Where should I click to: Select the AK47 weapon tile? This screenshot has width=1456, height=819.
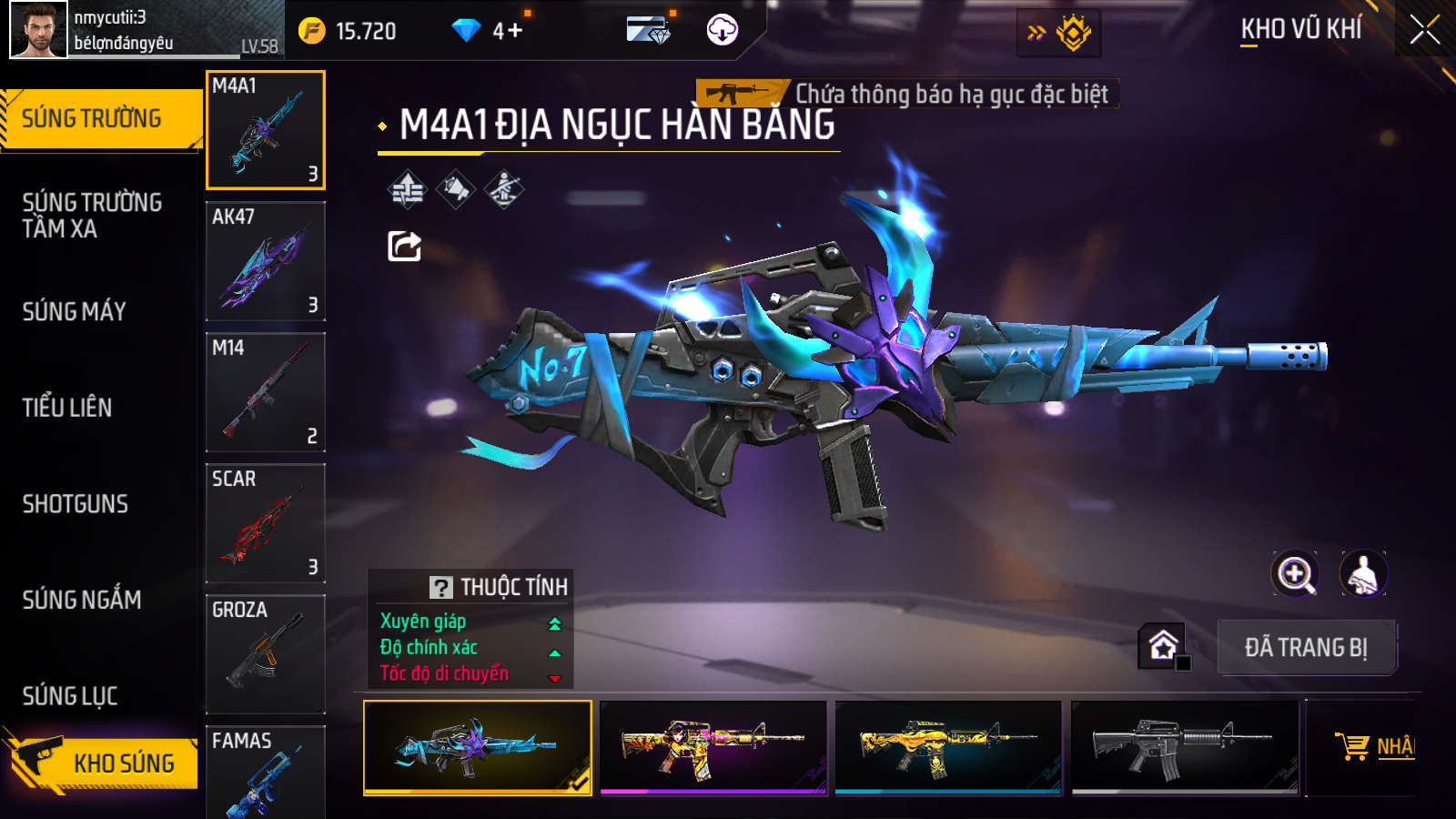[x=266, y=261]
